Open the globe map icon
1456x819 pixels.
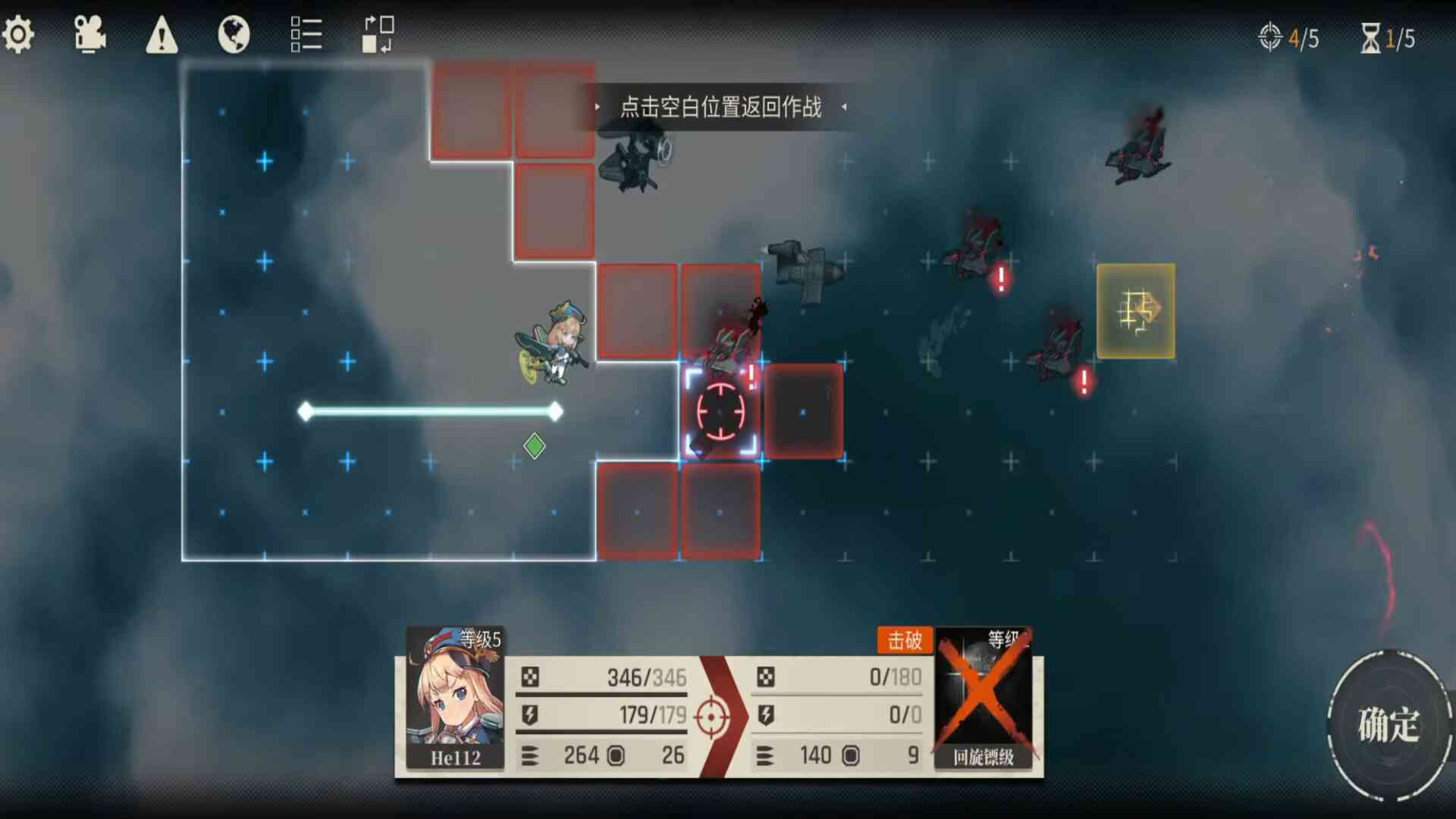[234, 35]
